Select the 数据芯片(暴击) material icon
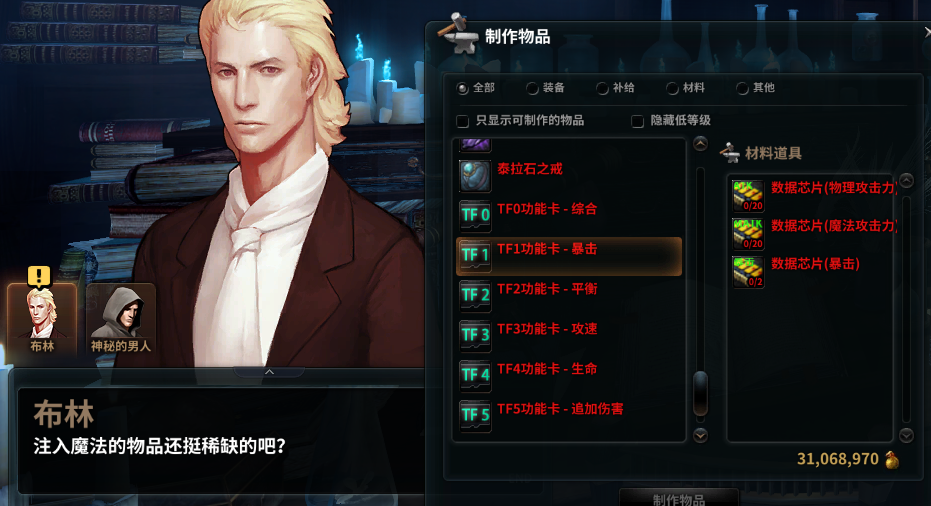The width and height of the screenshot is (931, 506). point(748,272)
